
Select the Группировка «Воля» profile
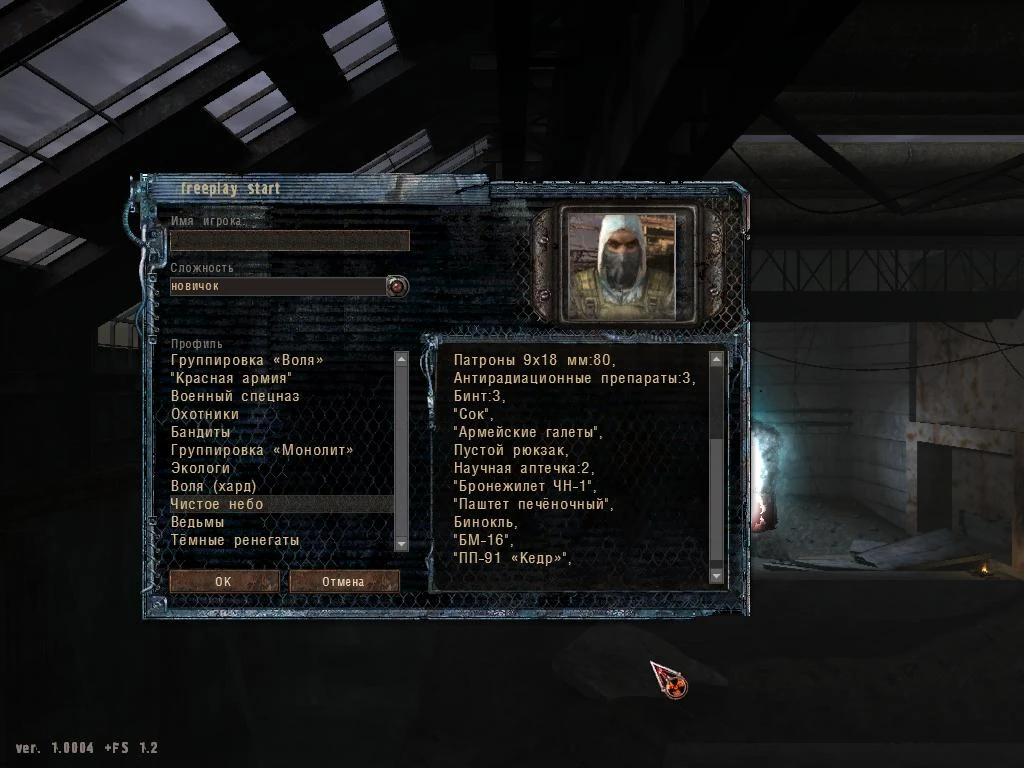[x=247, y=360]
